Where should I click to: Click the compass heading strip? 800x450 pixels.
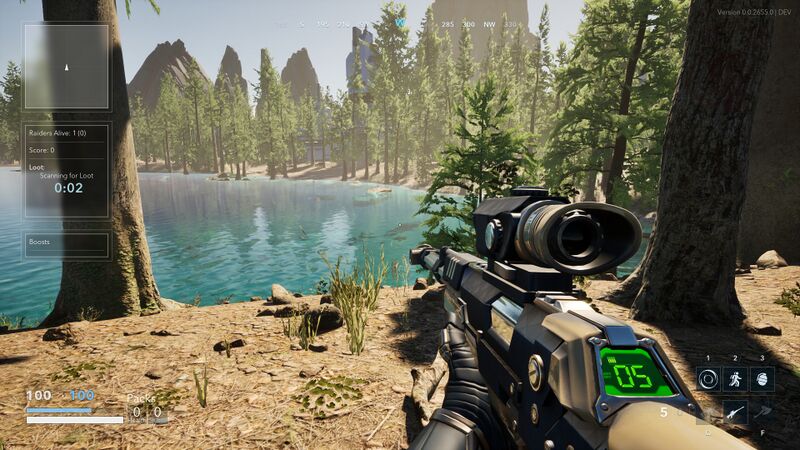(x=400, y=22)
